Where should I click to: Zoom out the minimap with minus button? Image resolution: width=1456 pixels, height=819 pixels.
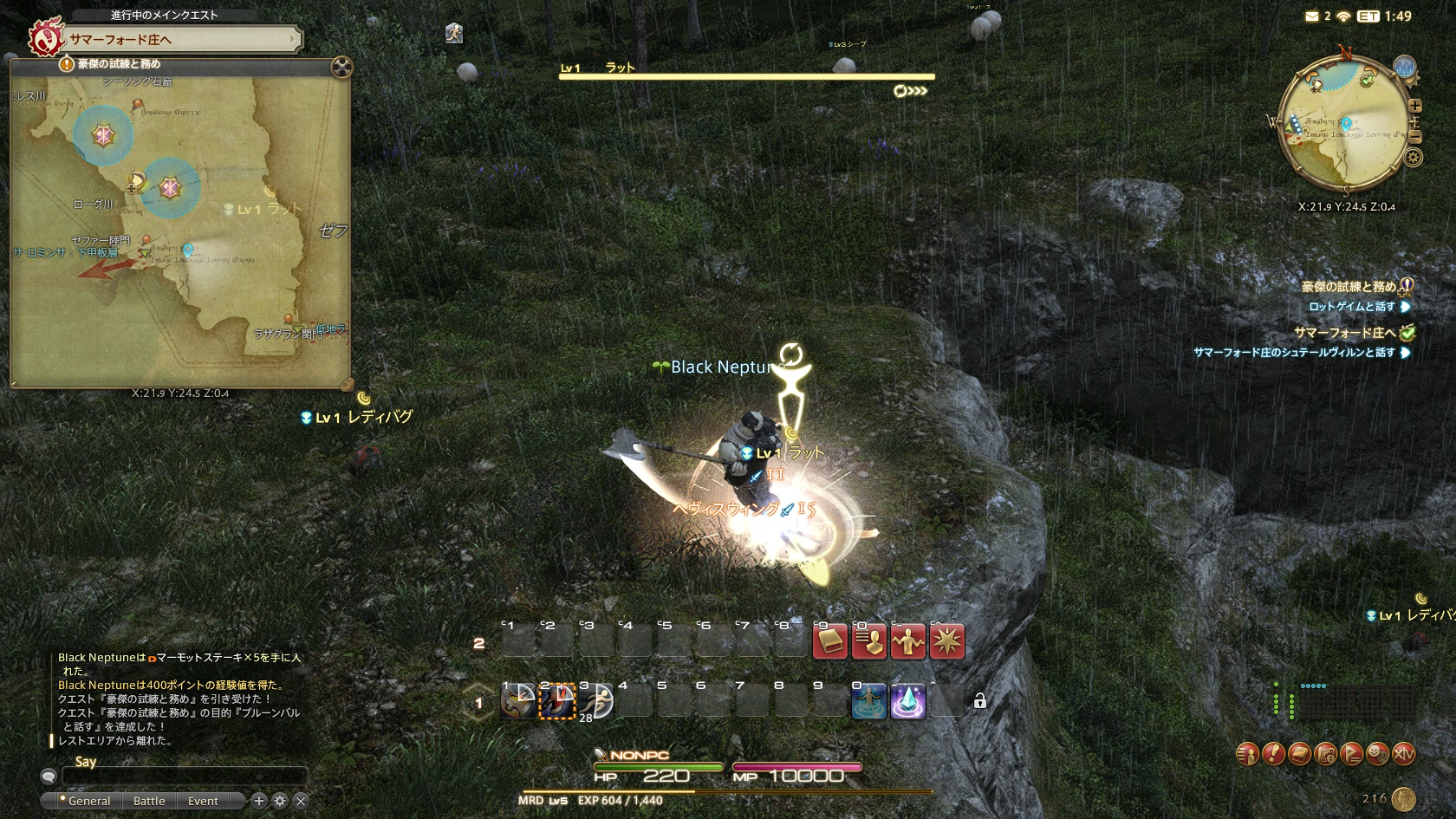1415,137
